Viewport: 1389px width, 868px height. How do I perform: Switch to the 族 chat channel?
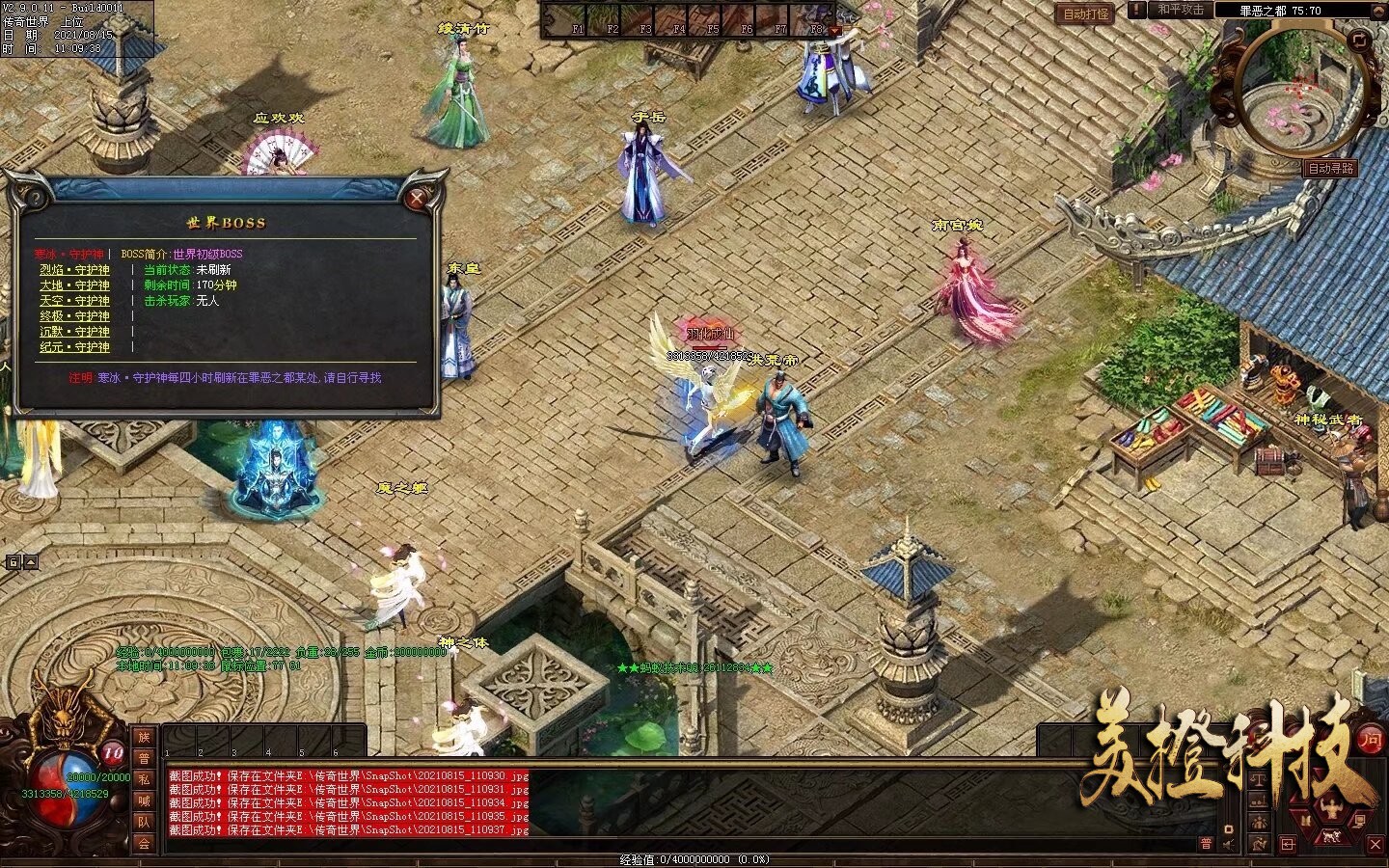coord(144,737)
